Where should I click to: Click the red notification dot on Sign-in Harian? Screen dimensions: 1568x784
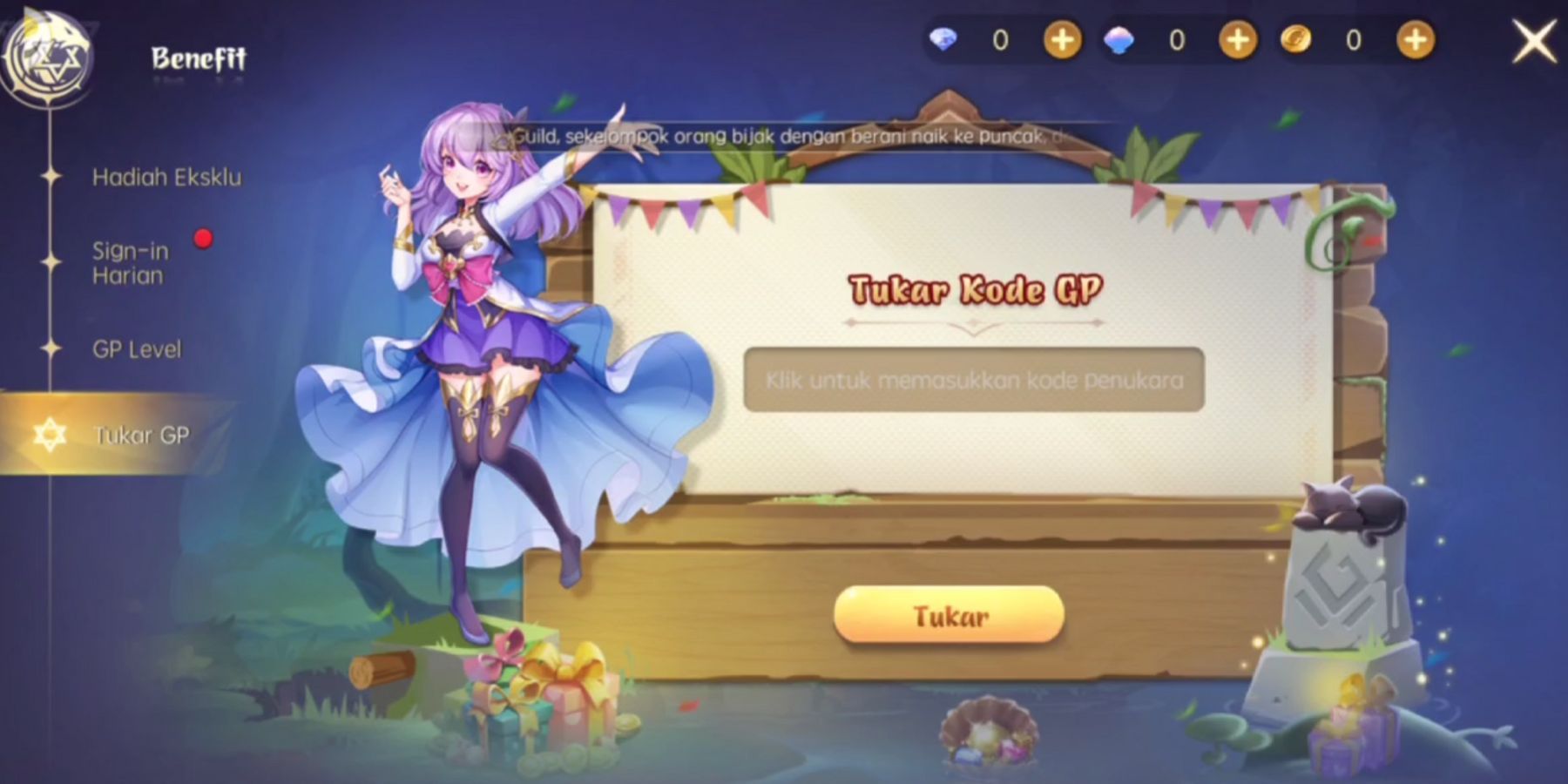[x=204, y=237]
